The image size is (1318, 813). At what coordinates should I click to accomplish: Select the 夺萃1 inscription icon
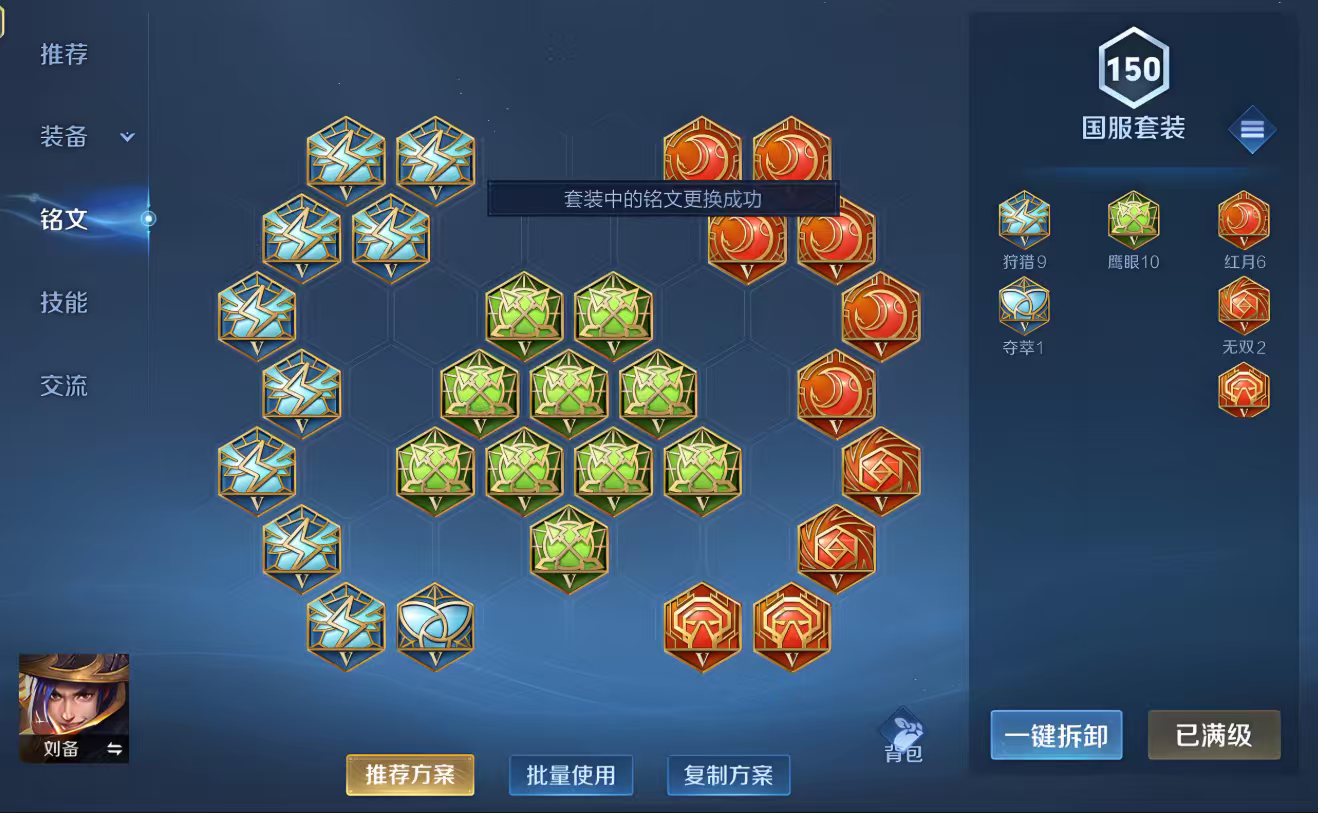click(x=1023, y=305)
